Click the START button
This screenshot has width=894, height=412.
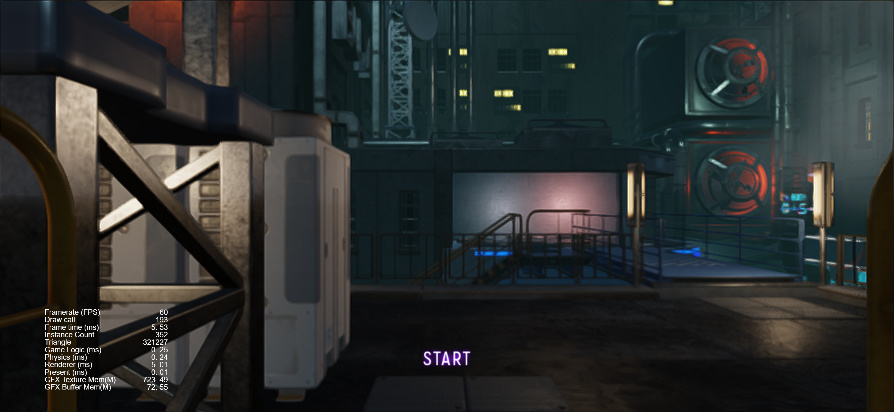click(x=446, y=359)
